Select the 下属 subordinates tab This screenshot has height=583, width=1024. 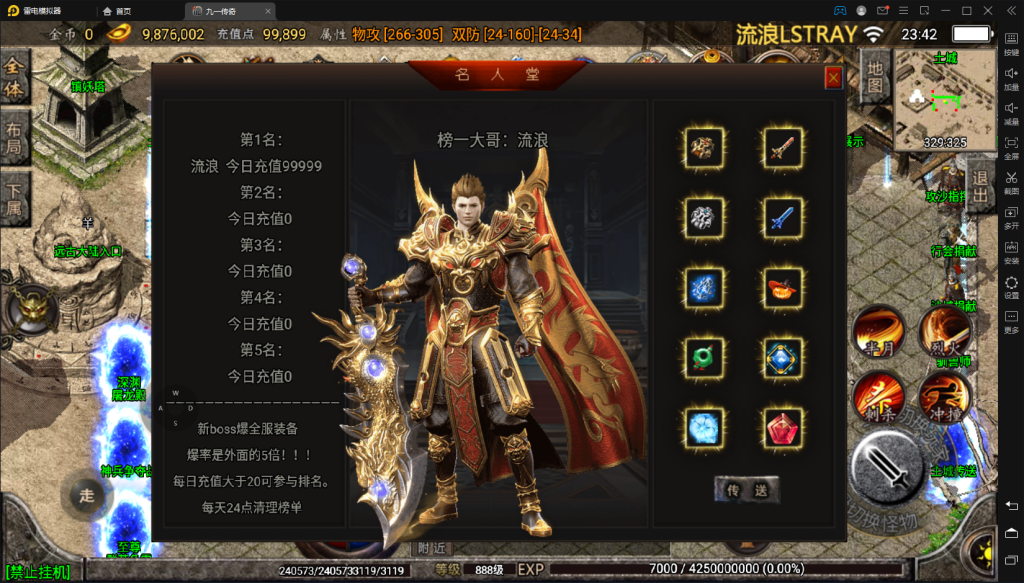[15, 198]
